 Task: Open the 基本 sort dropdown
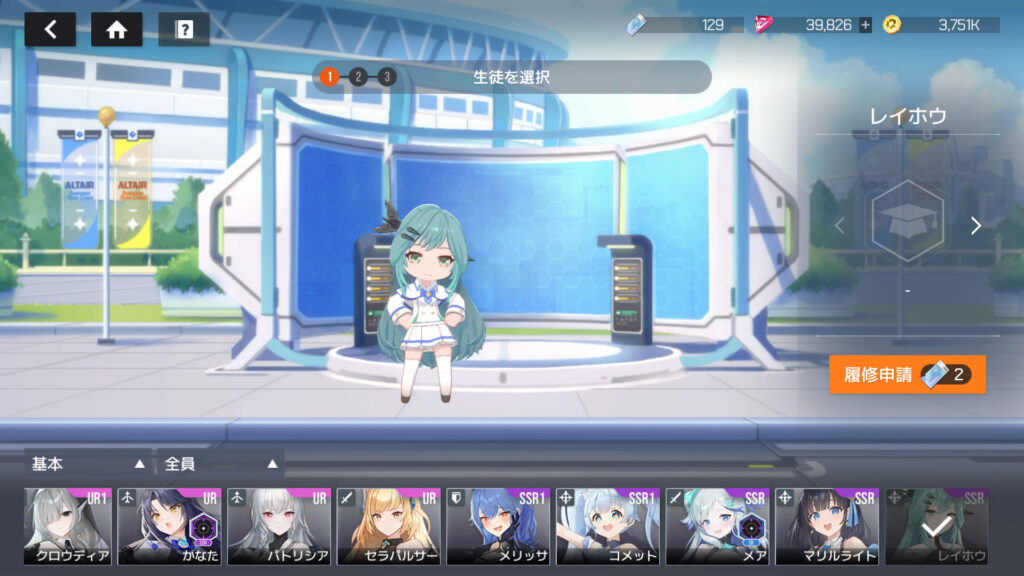88,464
